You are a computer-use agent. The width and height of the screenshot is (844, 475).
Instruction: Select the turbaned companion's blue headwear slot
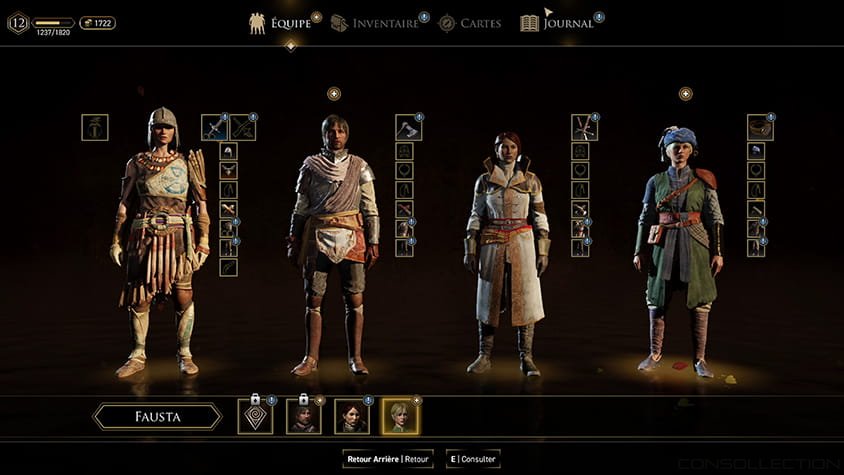click(x=757, y=151)
